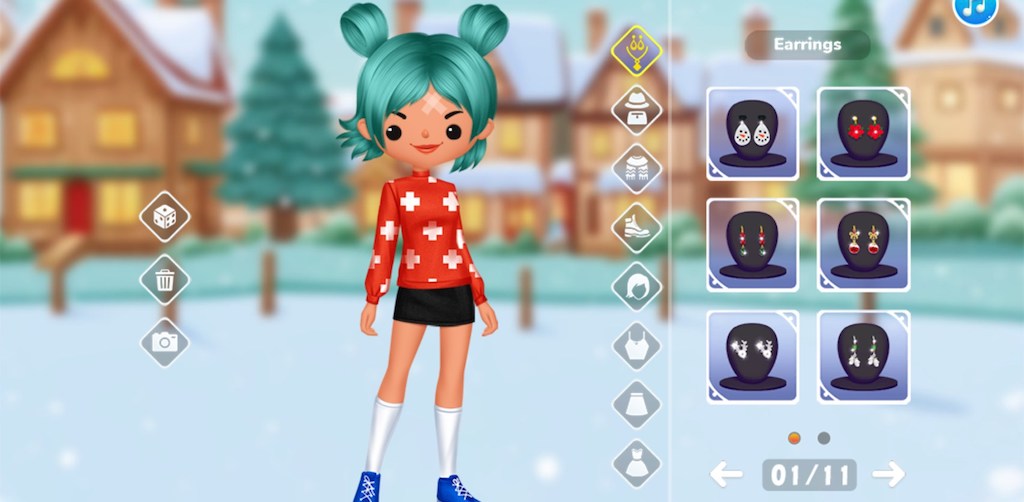1024x502 pixels.
Task: Choose the red poinsettia flower earrings
Action: click(x=863, y=132)
